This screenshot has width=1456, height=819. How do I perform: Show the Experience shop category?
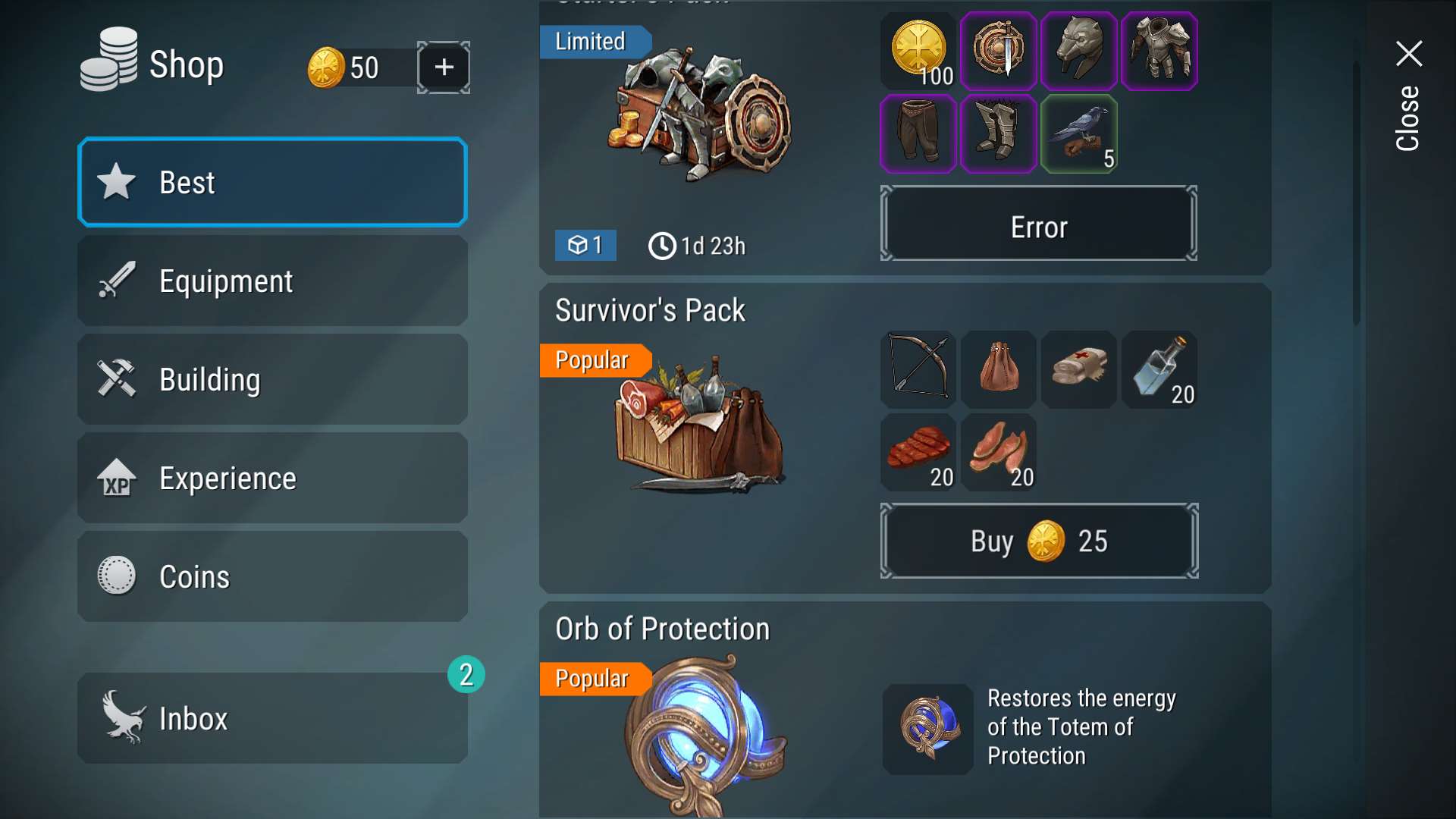272,478
